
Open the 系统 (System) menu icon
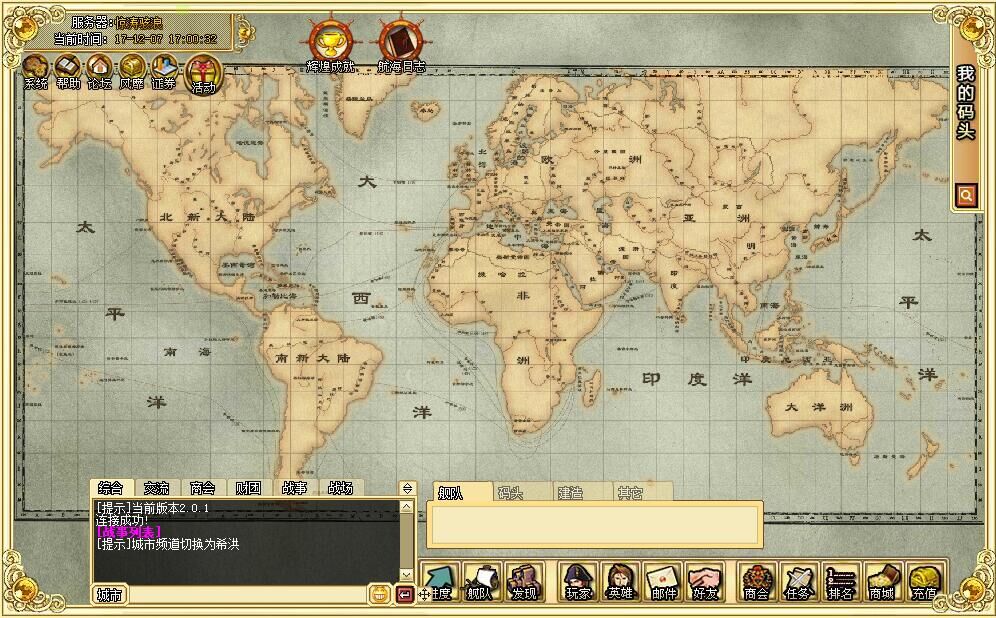pyautogui.click(x=35, y=71)
